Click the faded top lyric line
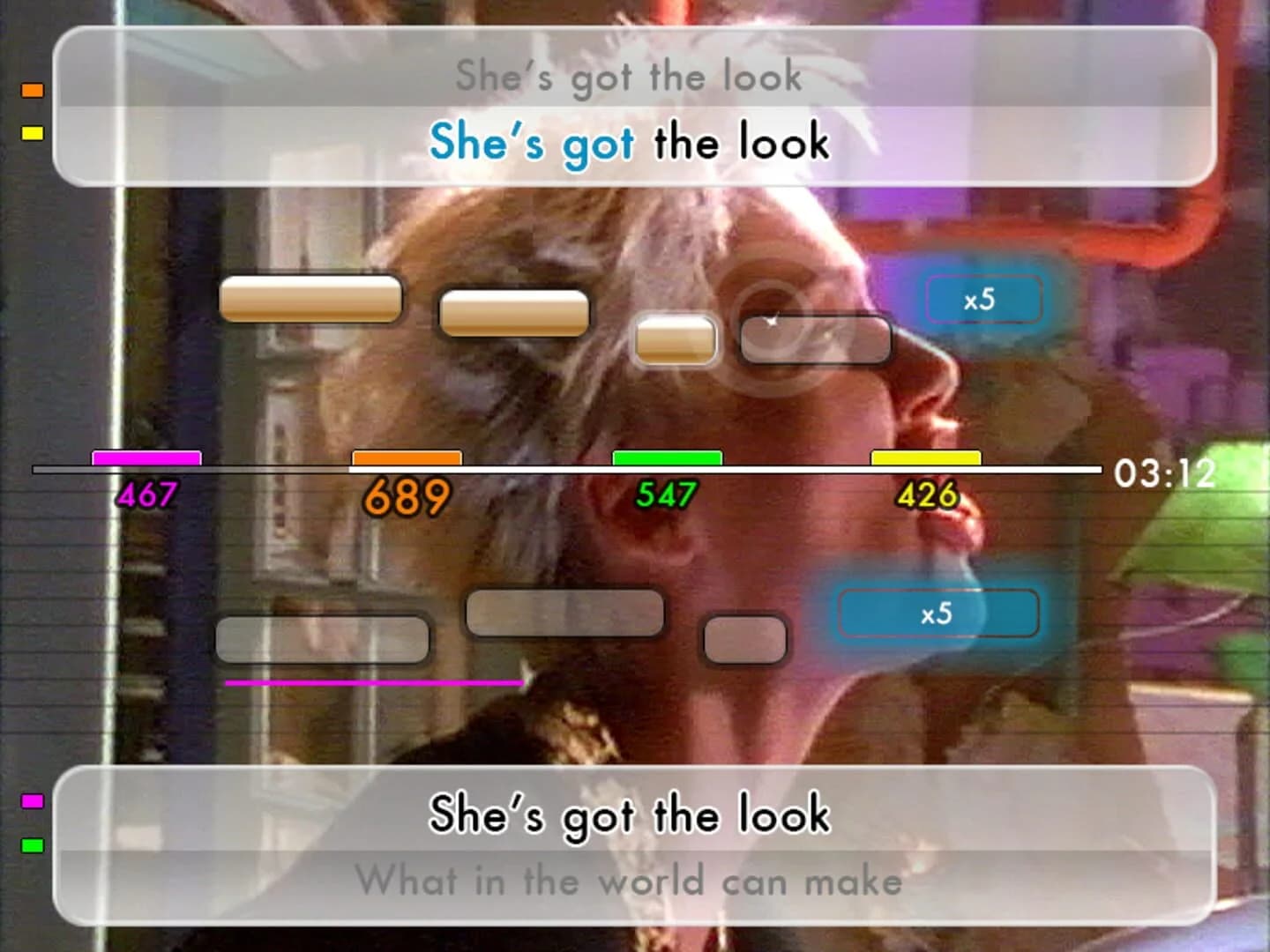The width and height of the screenshot is (1270, 952). point(628,76)
